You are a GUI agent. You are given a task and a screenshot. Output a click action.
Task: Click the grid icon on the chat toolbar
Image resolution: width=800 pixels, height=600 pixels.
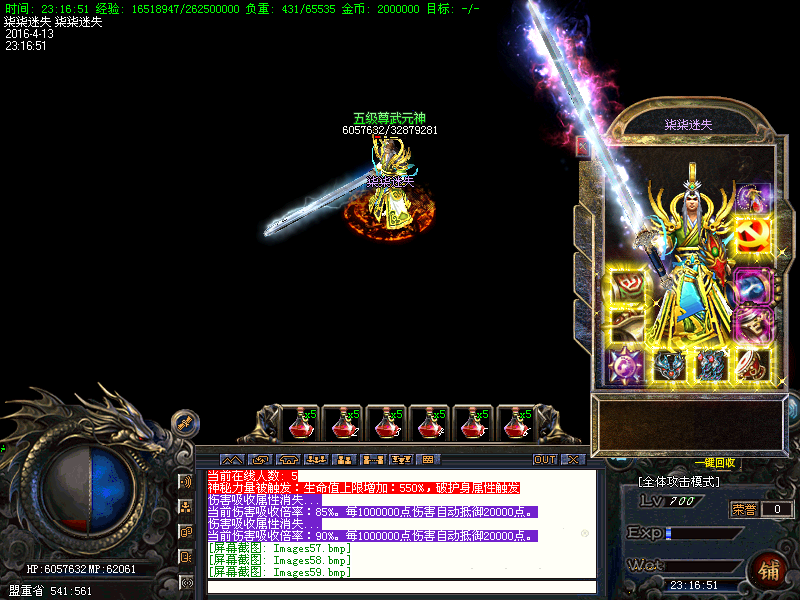[429, 460]
